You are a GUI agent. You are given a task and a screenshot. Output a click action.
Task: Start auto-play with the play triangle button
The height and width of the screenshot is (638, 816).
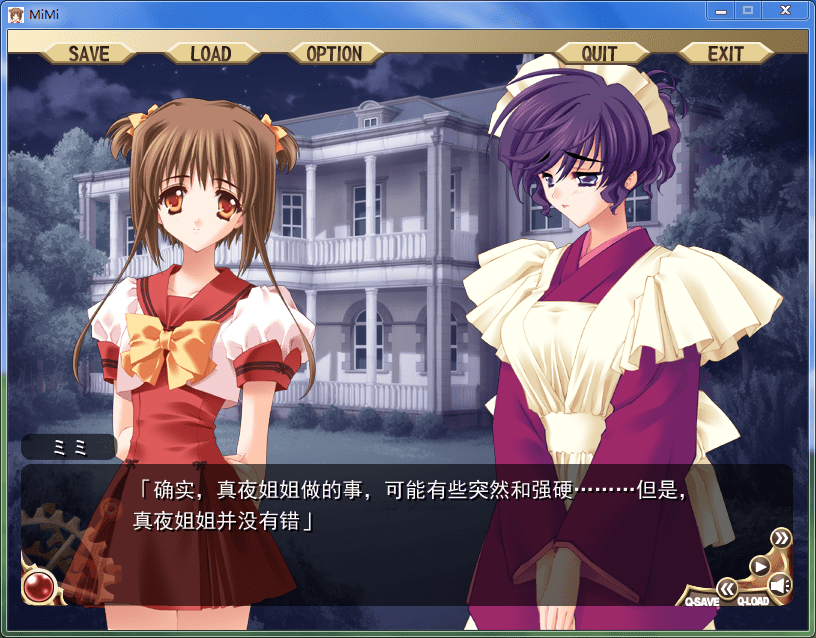(x=759, y=565)
